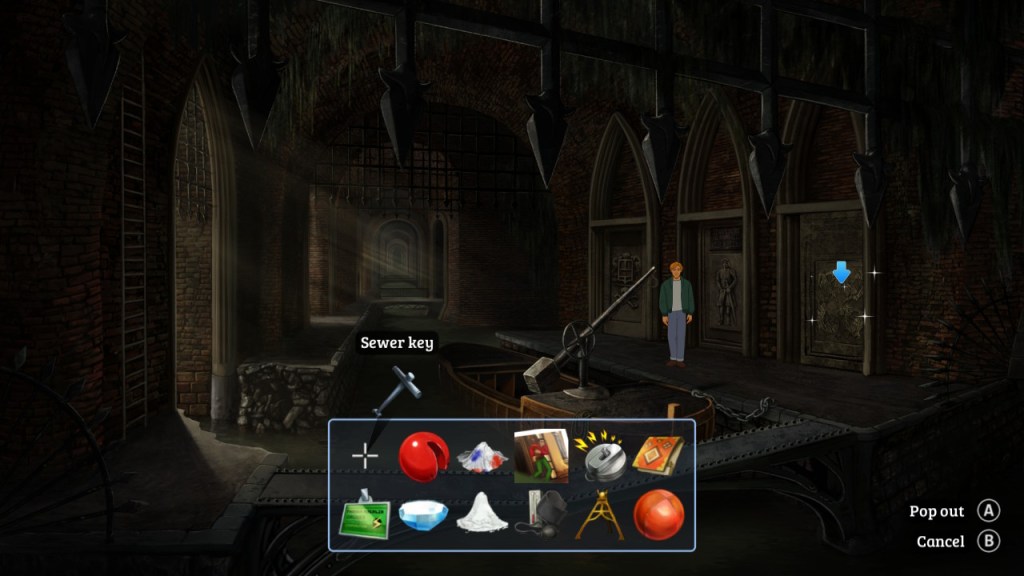This screenshot has width=1024, height=576.
Task: Select the red clown nose item
Action: click(x=424, y=457)
